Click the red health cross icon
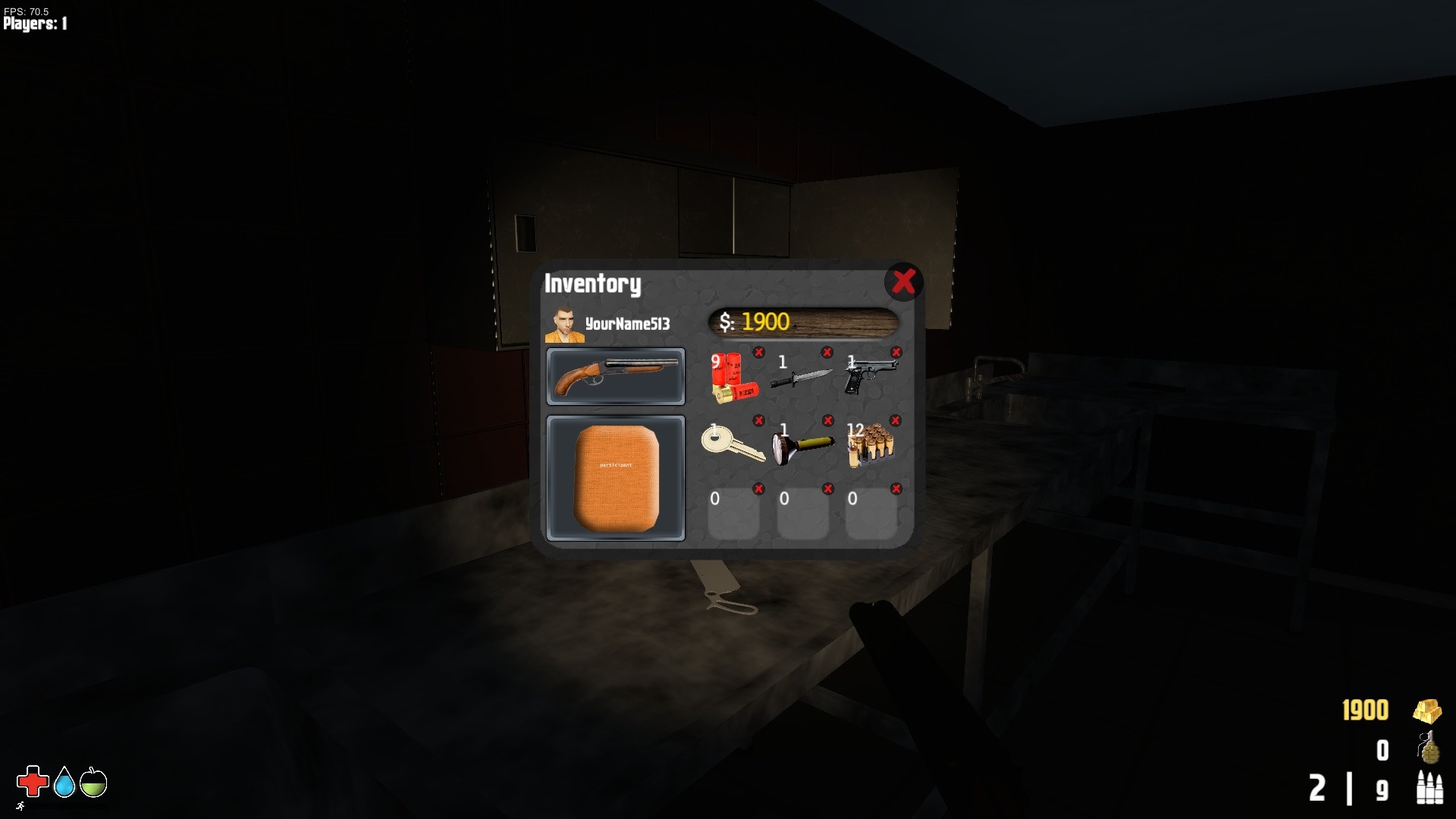This screenshot has height=819, width=1456. point(32,782)
